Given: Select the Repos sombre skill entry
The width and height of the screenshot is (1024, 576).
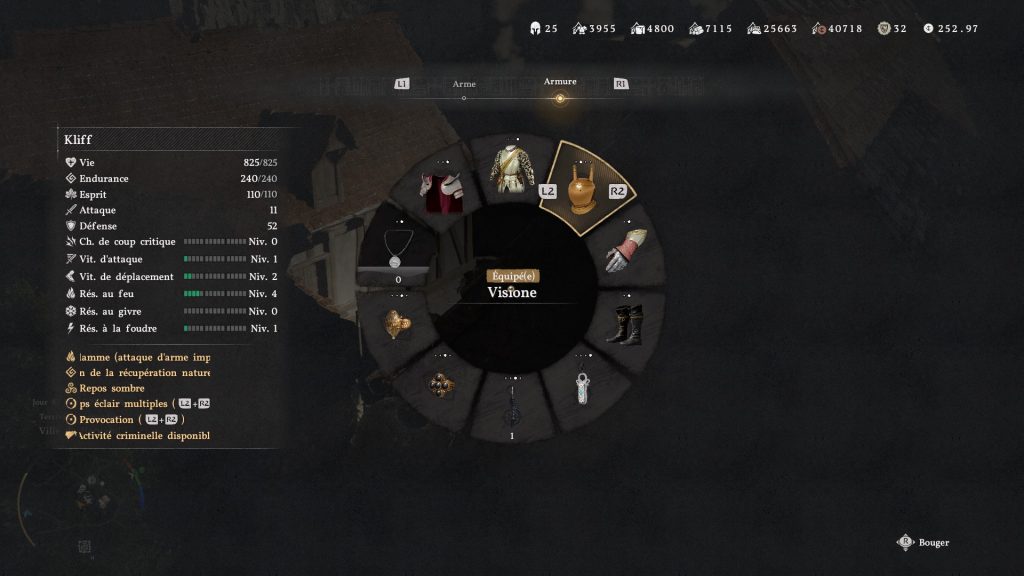Looking at the screenshot, I should coord(112,388).
